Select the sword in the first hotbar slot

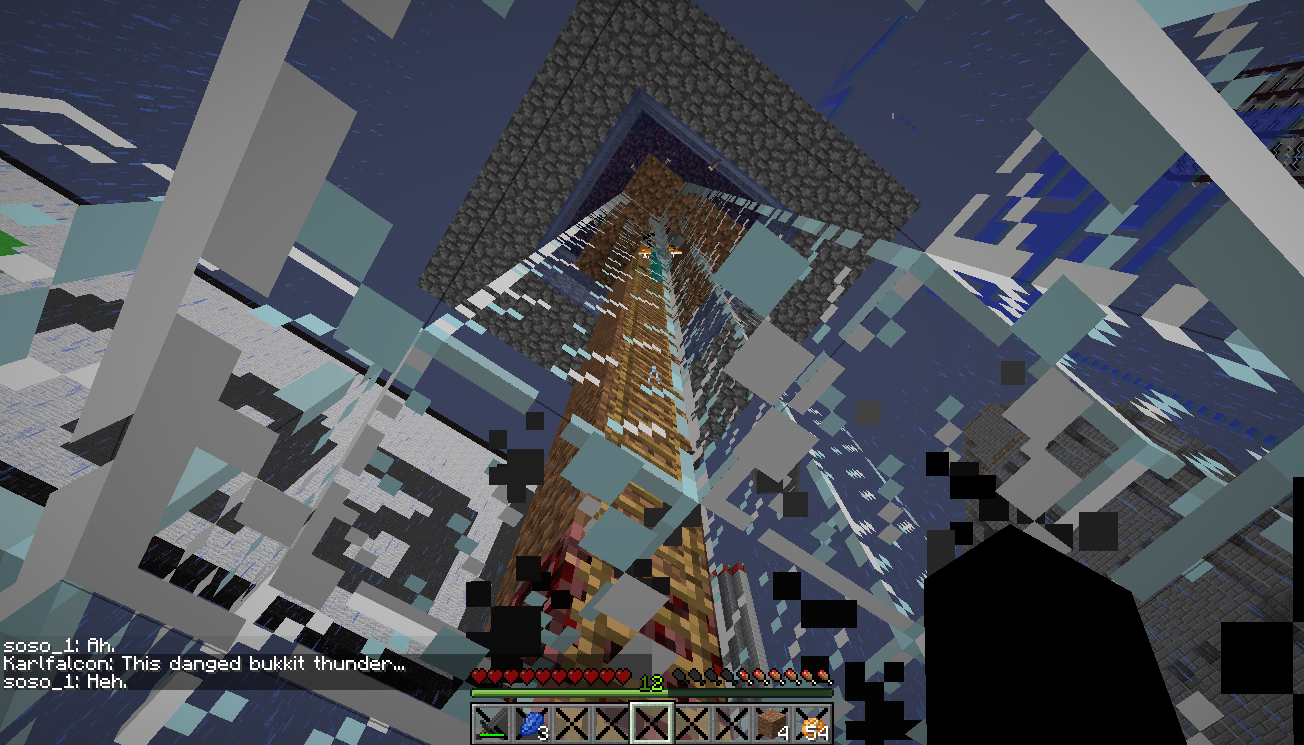coord(491,723)
